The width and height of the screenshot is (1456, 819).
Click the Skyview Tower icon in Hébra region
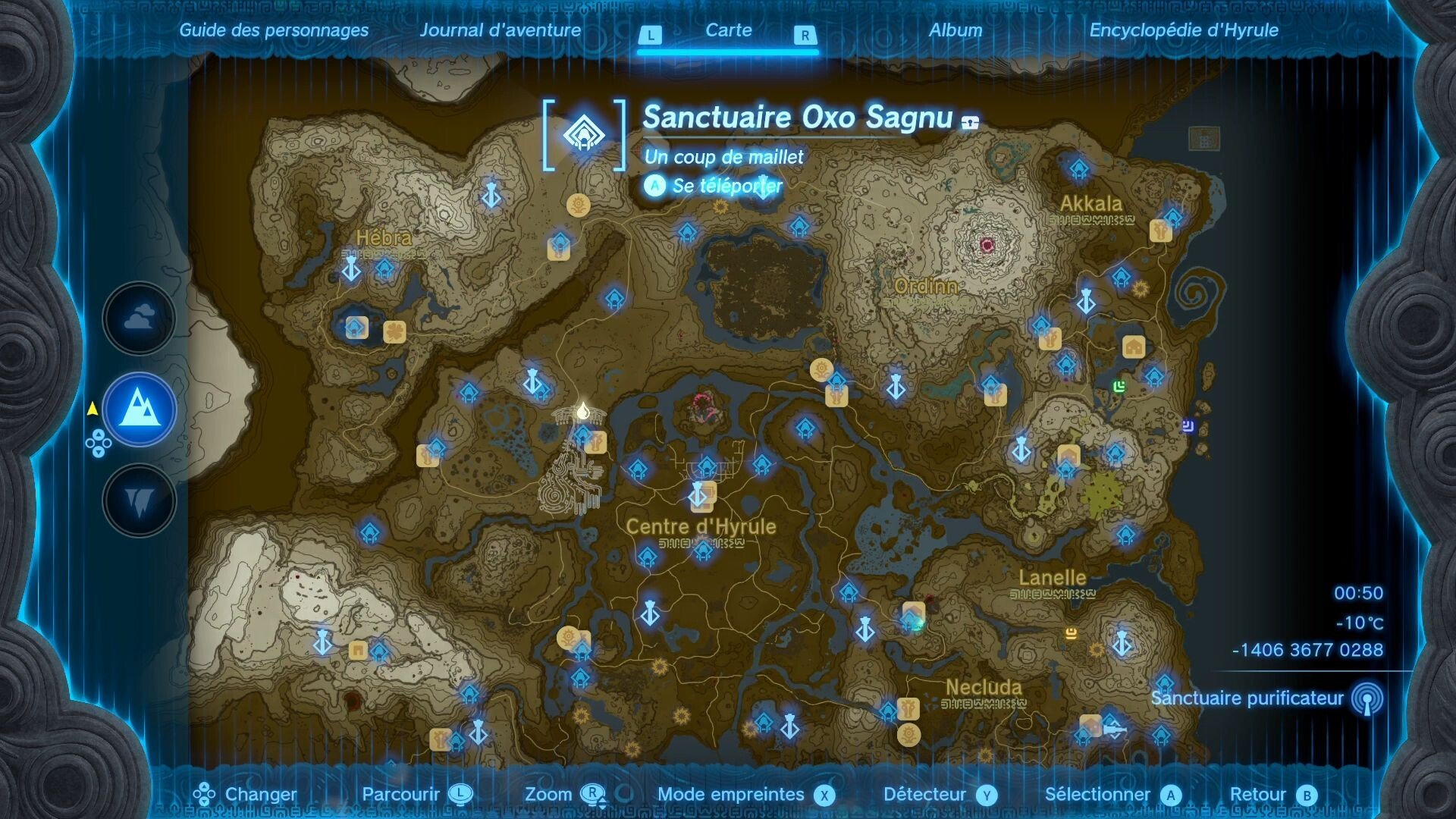pyautogui.click(x=351, y=270)
